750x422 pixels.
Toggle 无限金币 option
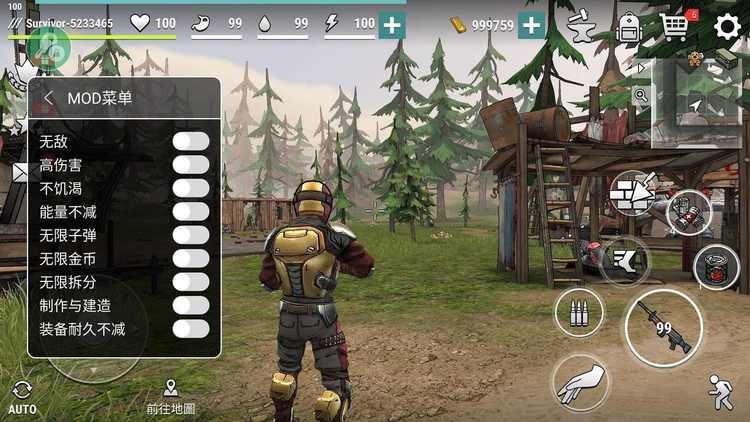[190, 258]
